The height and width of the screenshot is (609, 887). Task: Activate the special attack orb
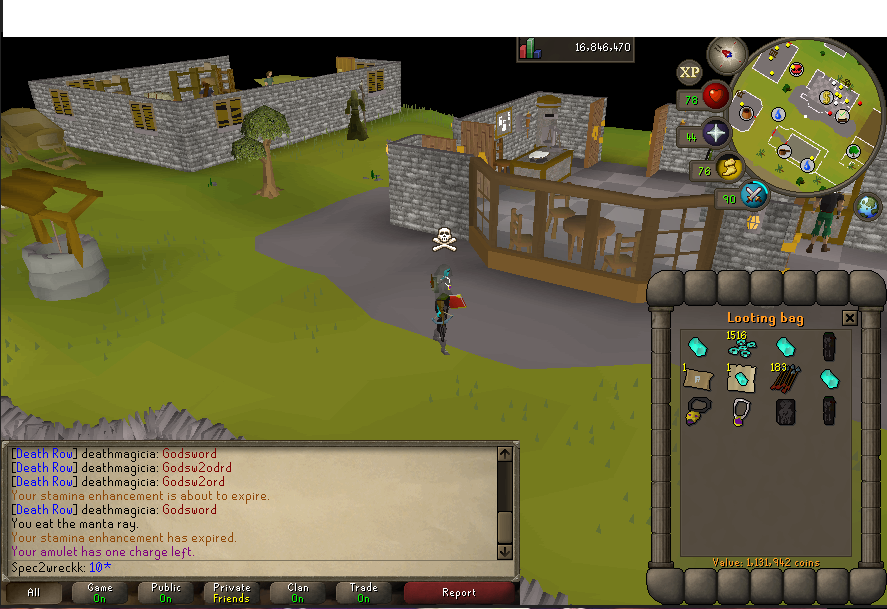(752, 194)
